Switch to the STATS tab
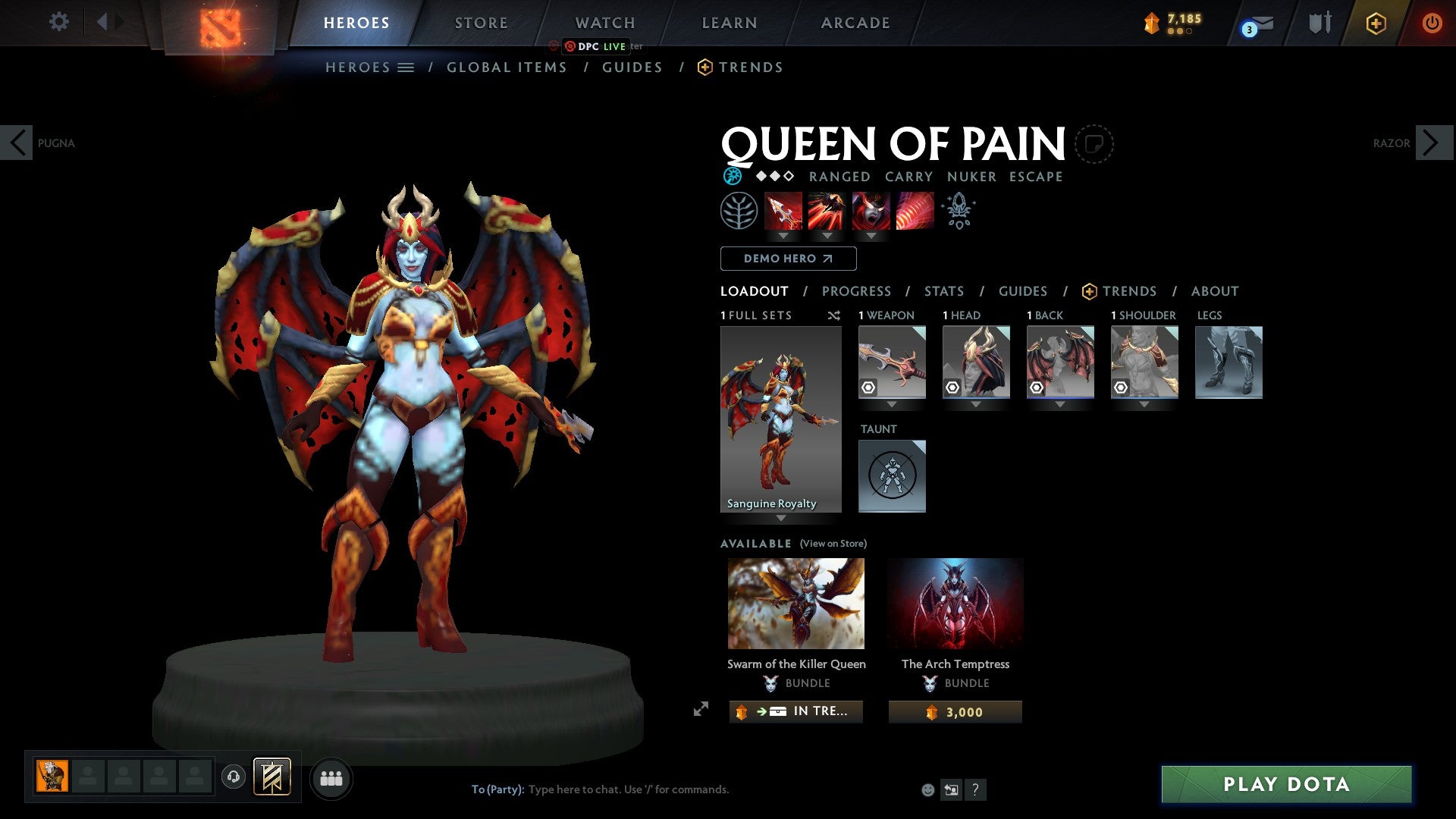The width and height of the screenshot is (1456, 819). click(943, 290)
